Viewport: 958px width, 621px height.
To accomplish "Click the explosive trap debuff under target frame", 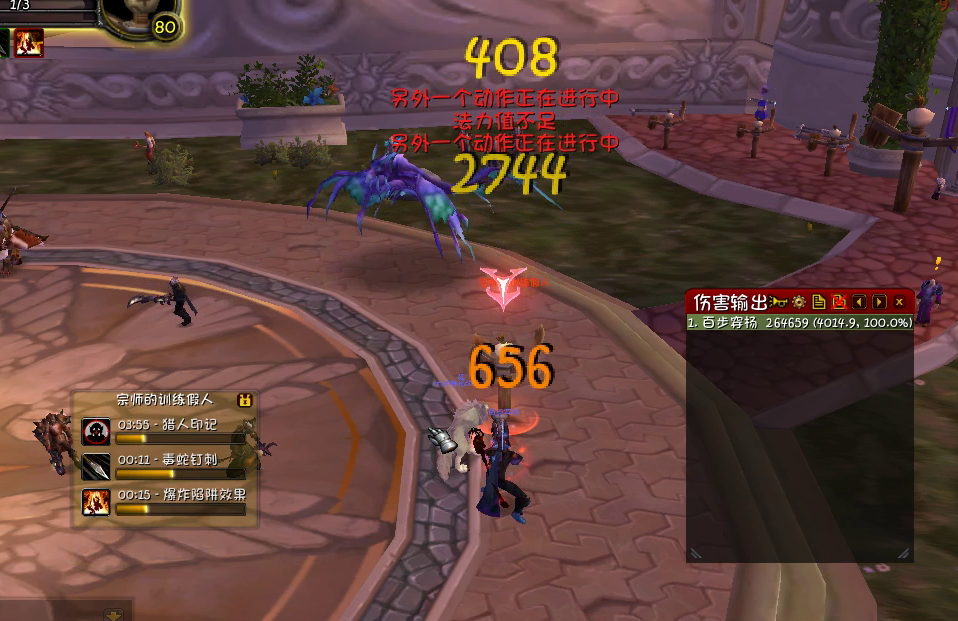I will pos(28,42).
